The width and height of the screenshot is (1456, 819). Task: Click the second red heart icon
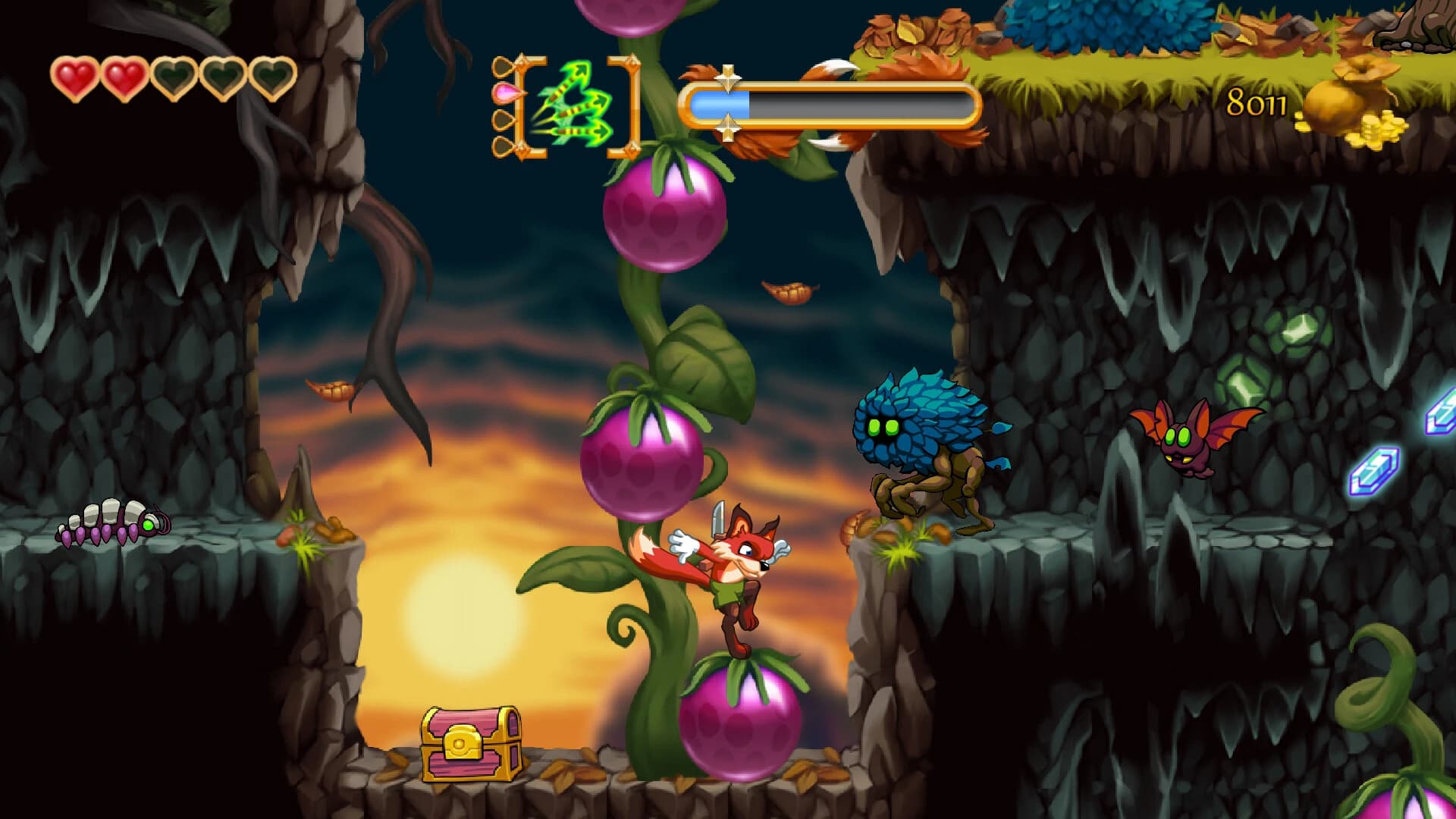(x=125, y=80)
